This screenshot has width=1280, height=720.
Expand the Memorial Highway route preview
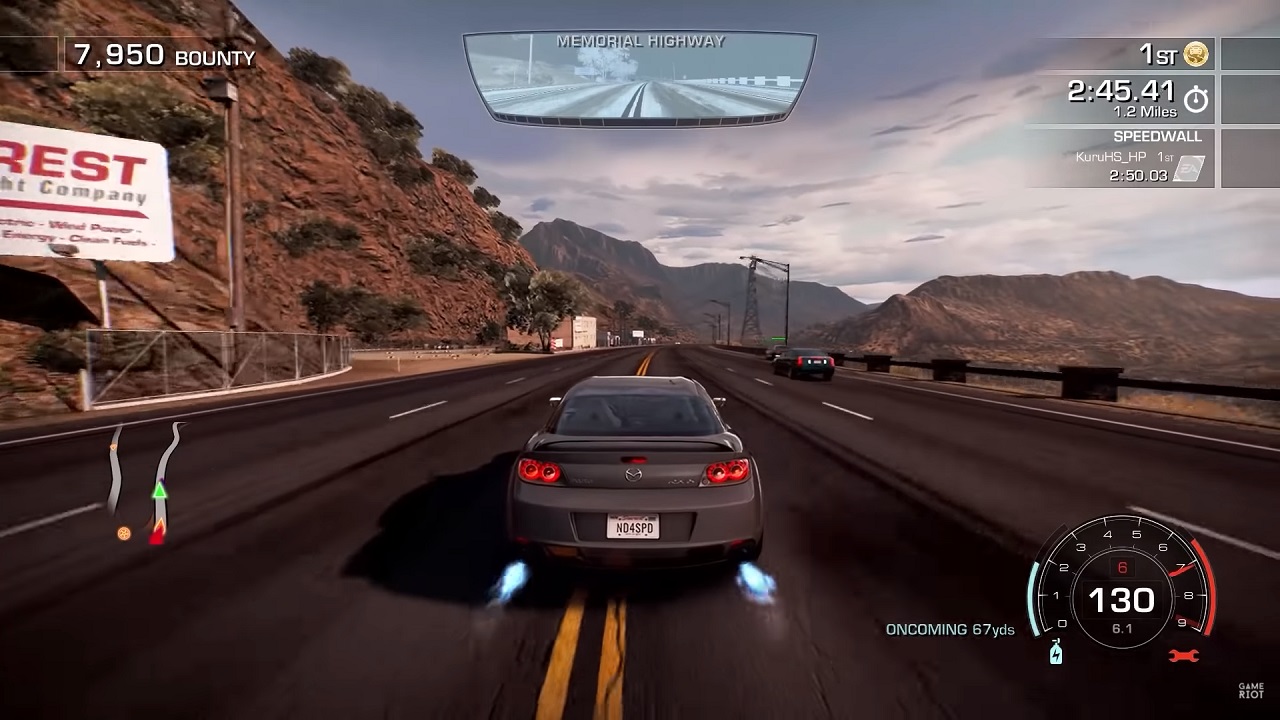tap(639, 75)
